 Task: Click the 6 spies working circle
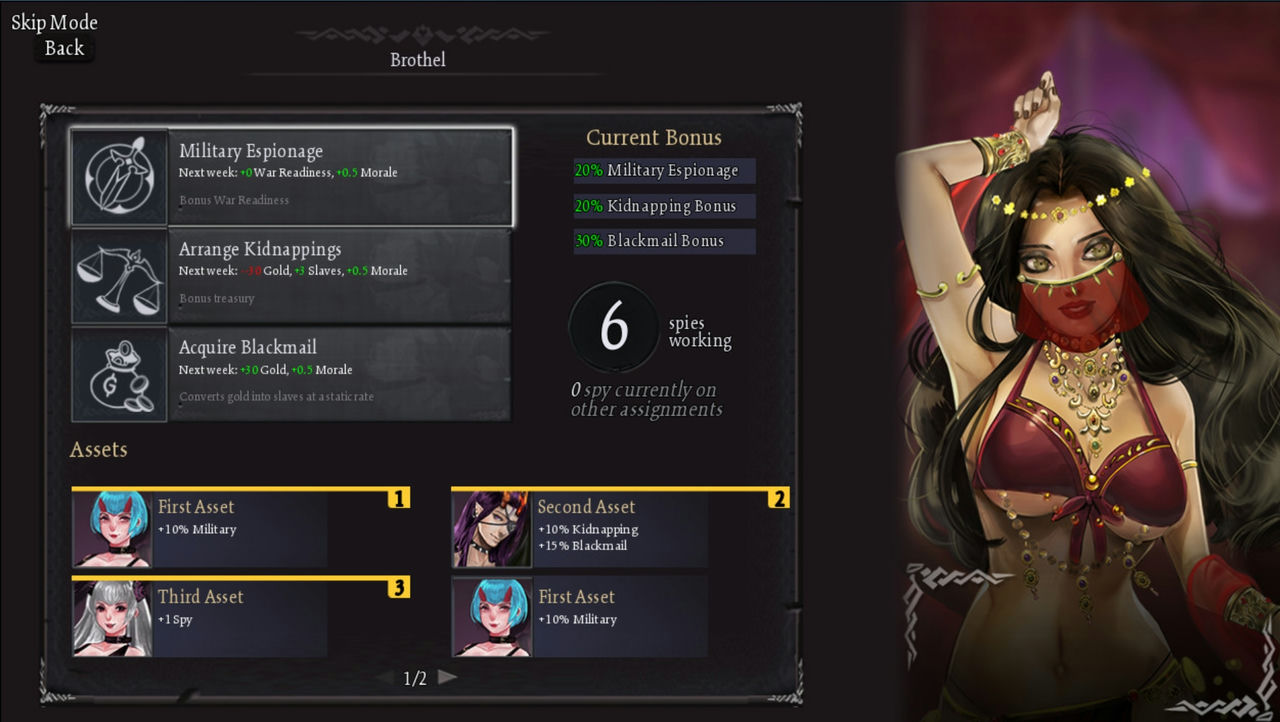pyautogui.click(x=614, y=326)
